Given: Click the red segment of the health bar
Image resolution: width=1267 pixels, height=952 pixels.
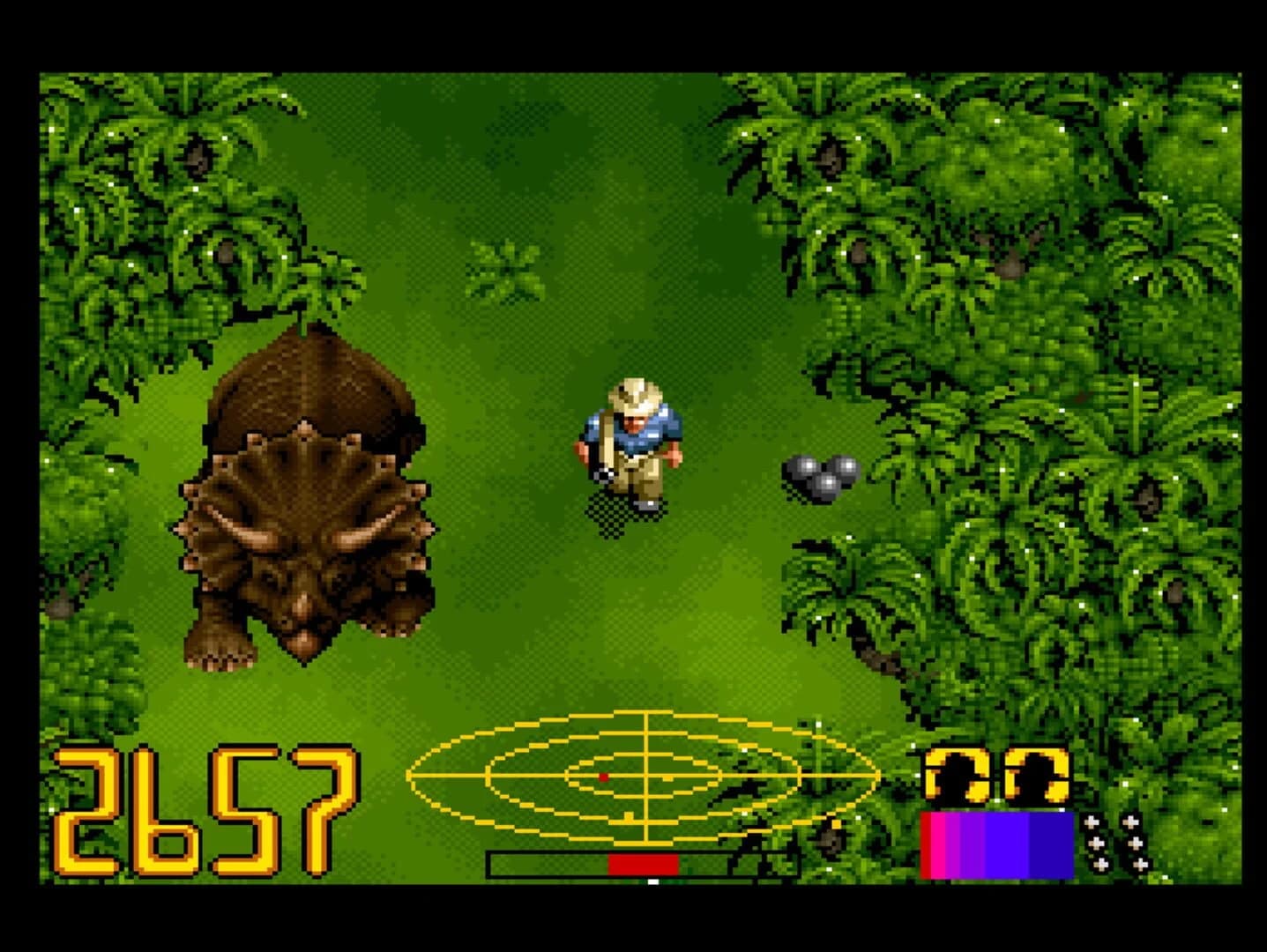Looking at the screenshot, I should [644, 864].
